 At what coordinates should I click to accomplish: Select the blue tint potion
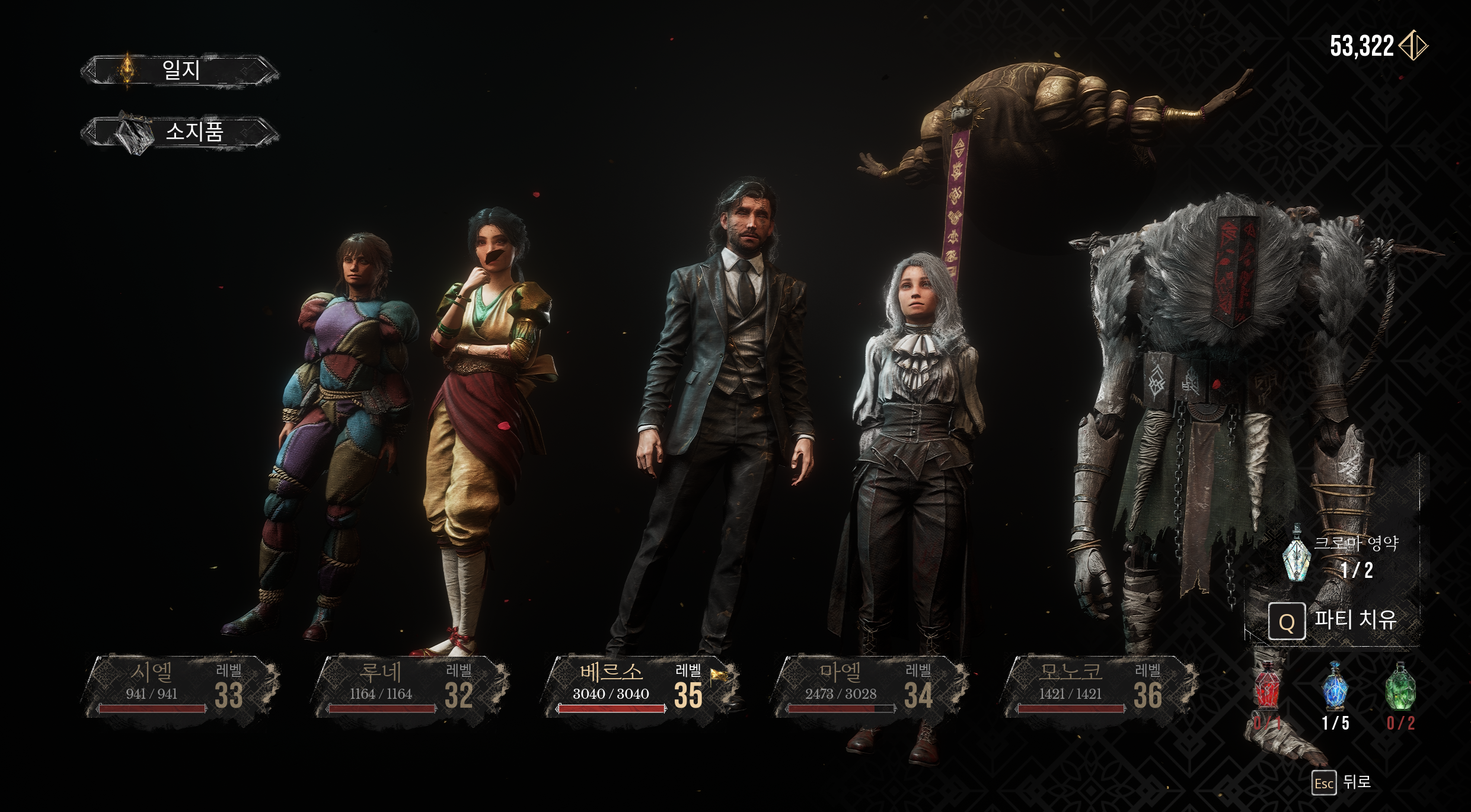coord(1335,688)
